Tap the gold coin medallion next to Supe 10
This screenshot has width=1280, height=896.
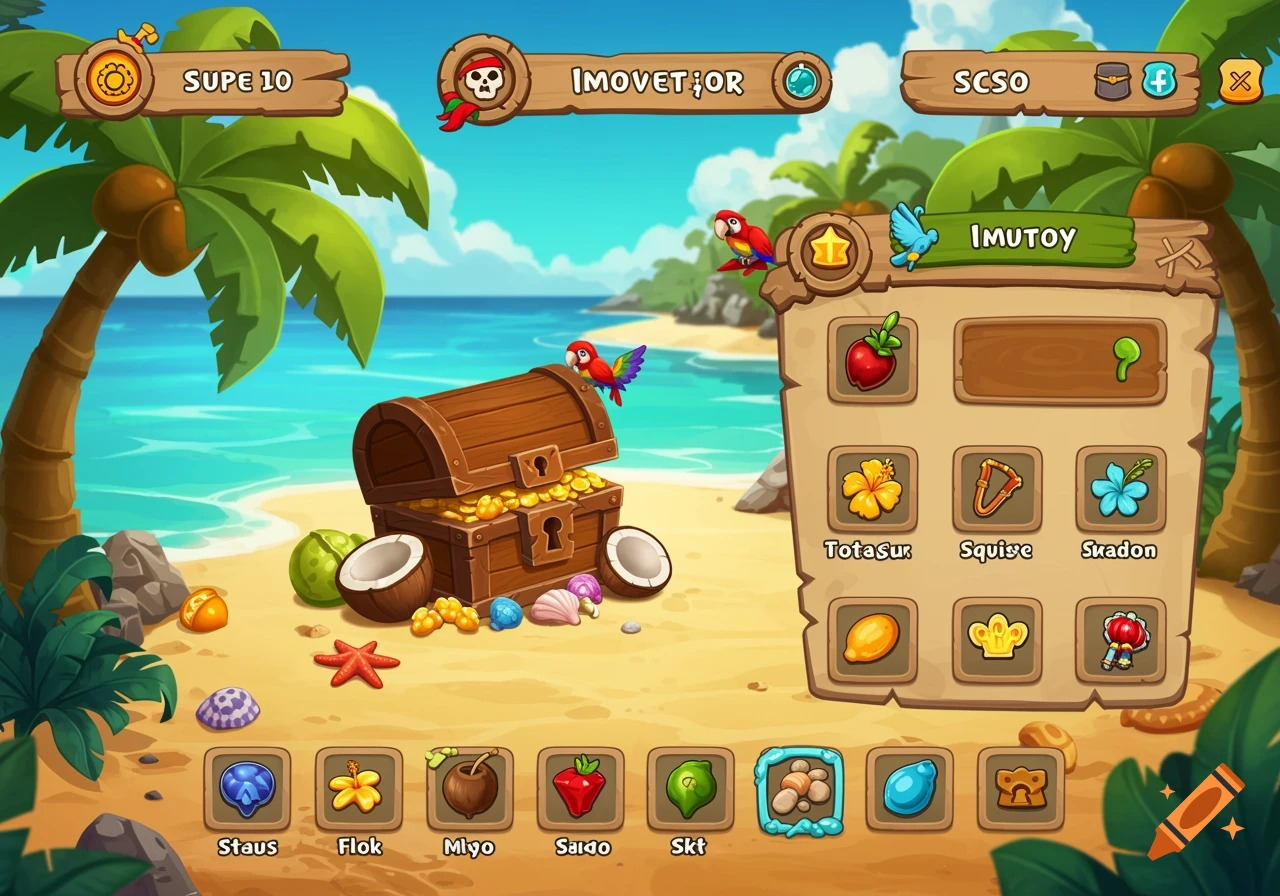pos(113,77)
